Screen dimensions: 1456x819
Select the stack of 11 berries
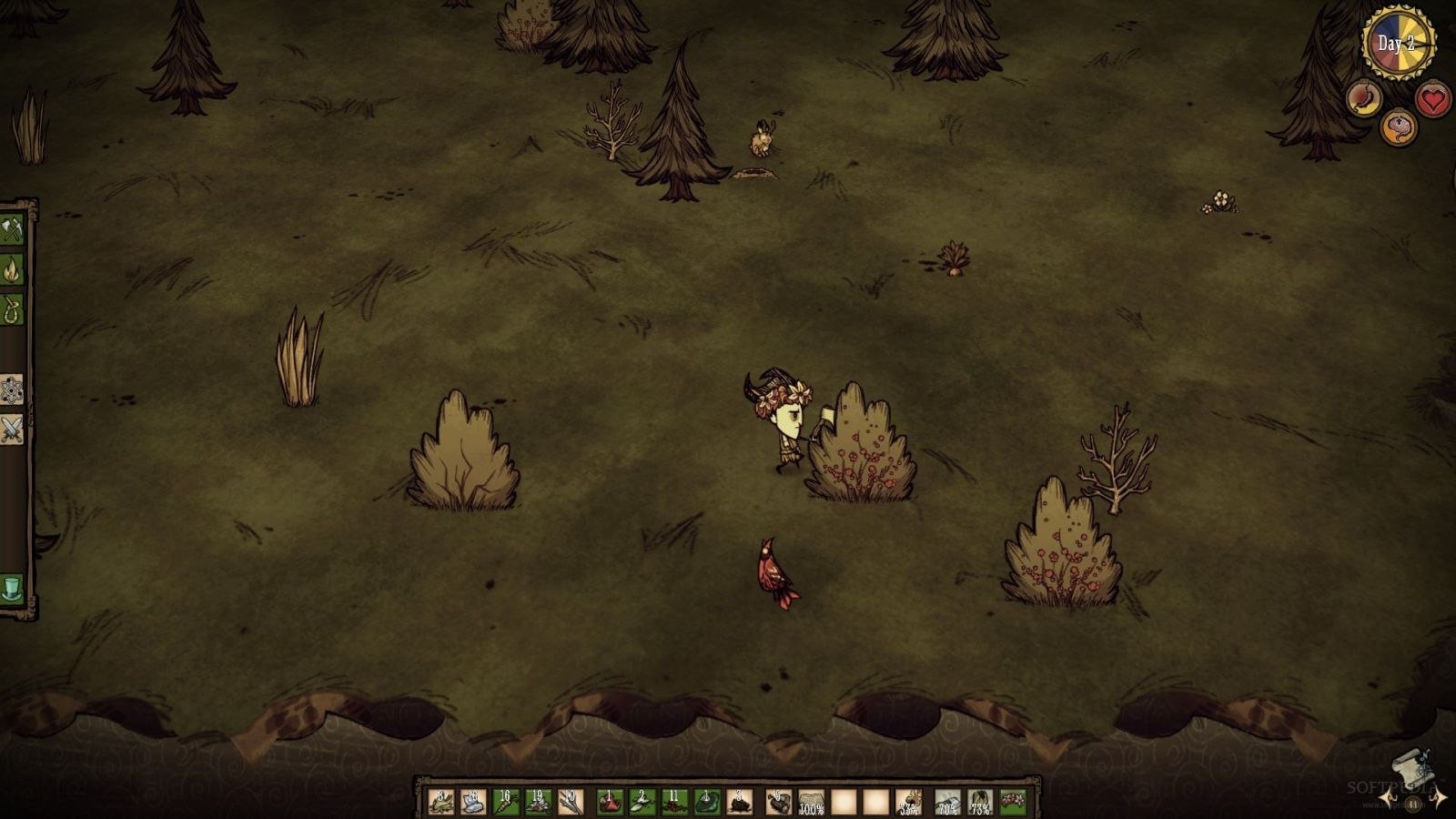click(x=674, y=802)
